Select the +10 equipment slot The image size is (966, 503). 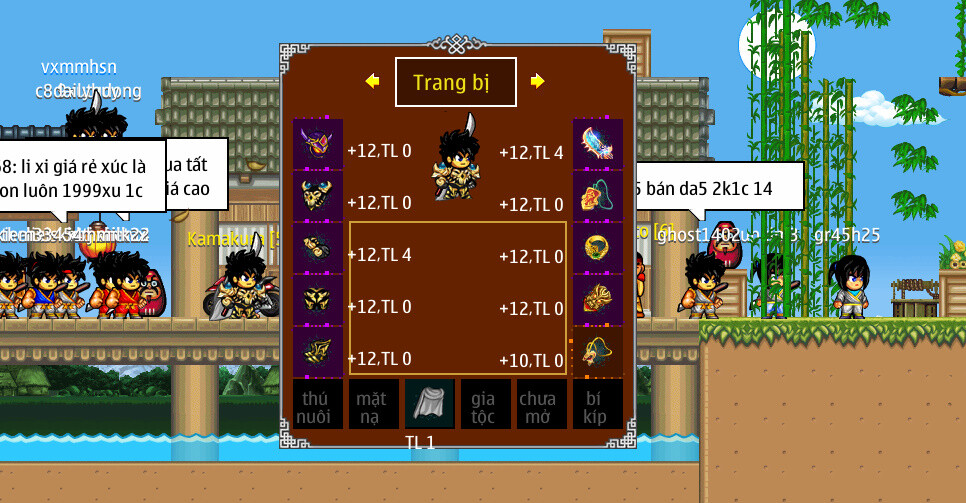tap(598, 352)
